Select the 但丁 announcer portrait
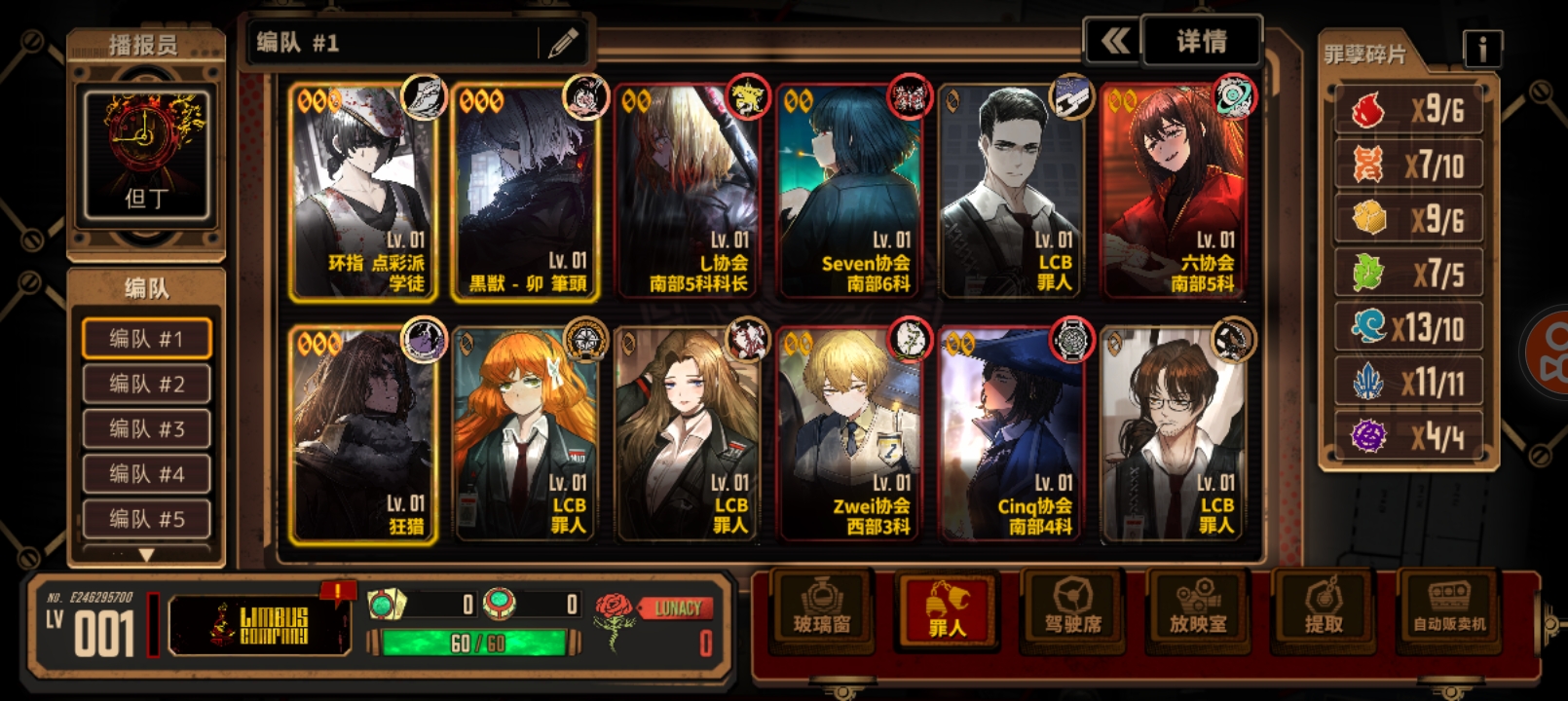The height and width of the screenshot is (701, 1568). (x=147, y=155)
